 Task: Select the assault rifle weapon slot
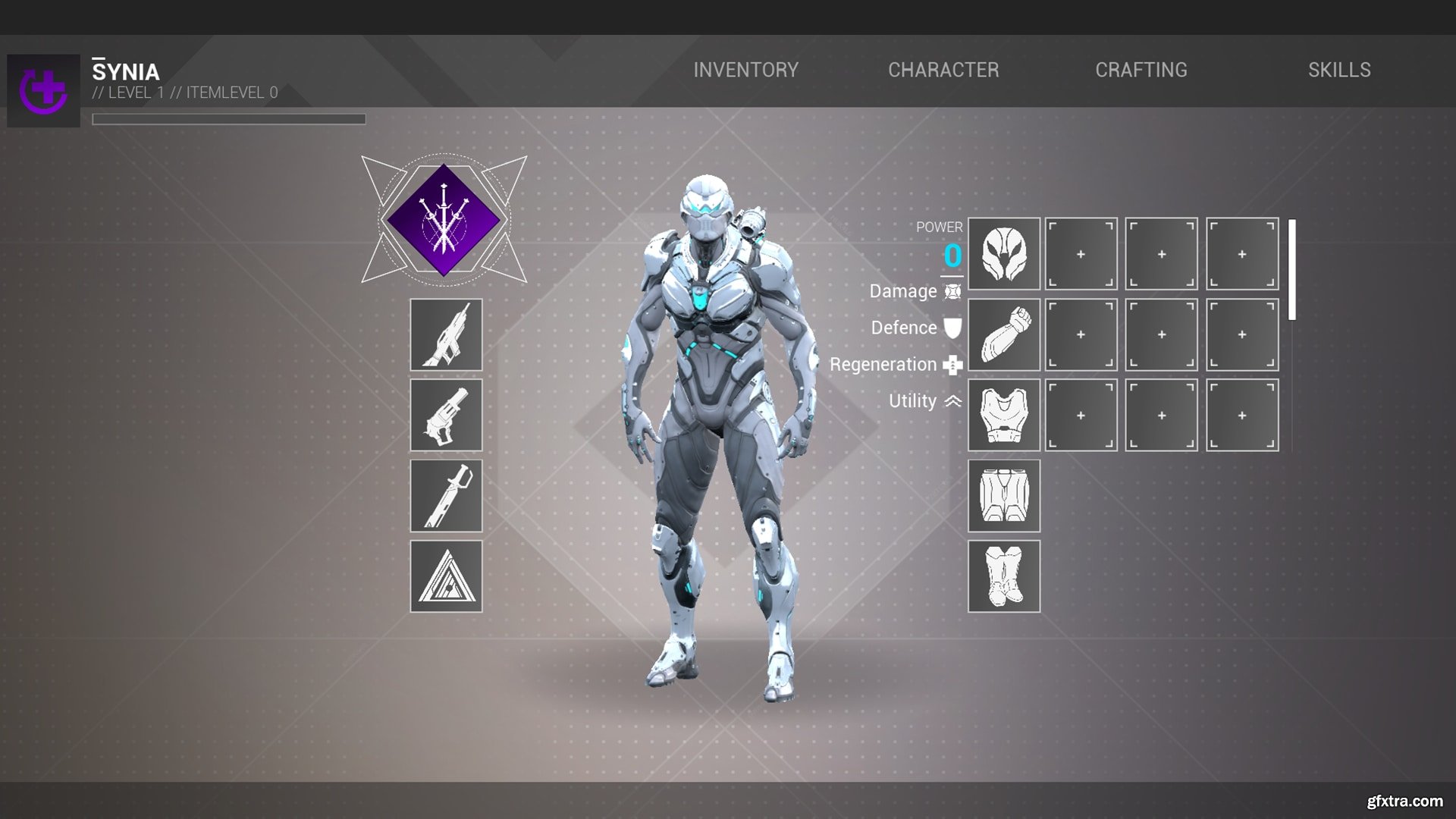coord(446,334)
